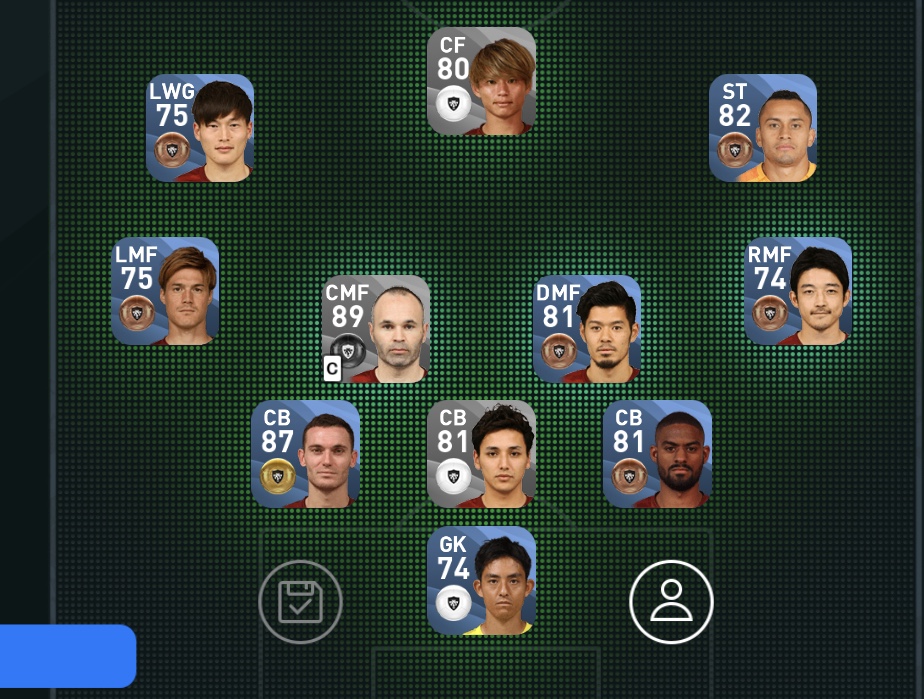Click the blue button at bottom-left edge

tap(67, 656)
